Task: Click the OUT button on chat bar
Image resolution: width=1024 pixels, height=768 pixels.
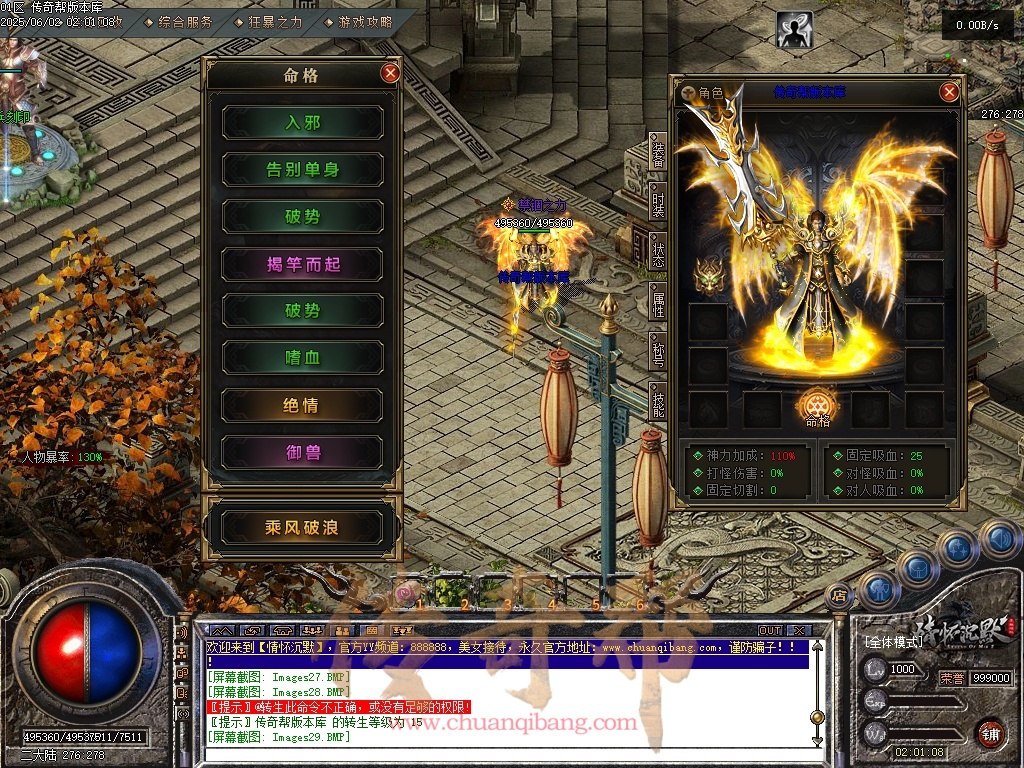Action: pos(769,631)
